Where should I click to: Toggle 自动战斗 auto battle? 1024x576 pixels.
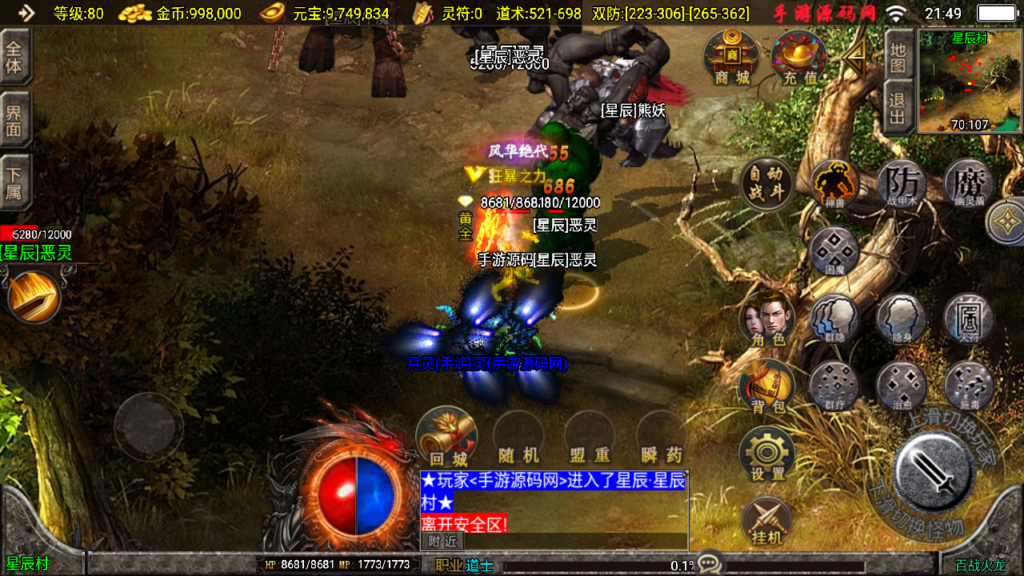tap(766, 184)
